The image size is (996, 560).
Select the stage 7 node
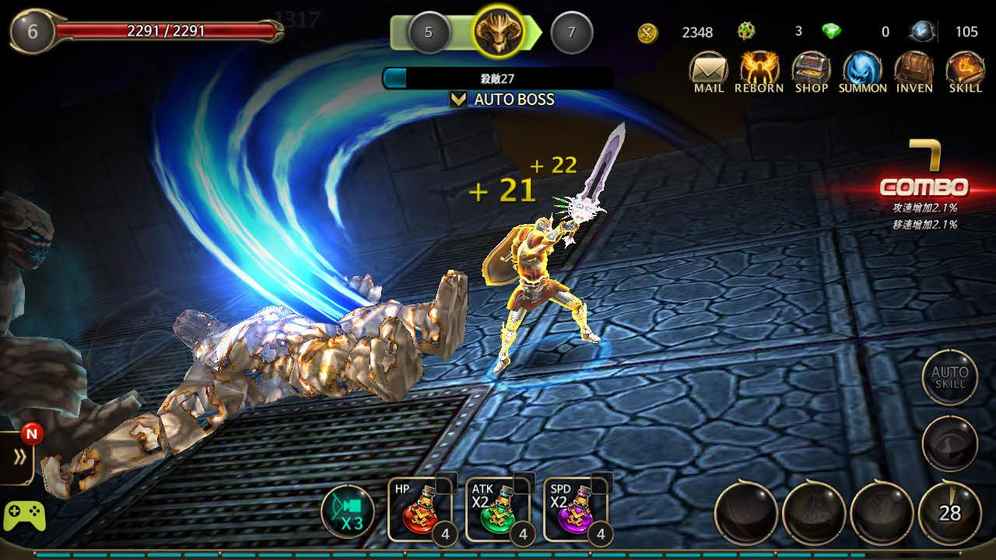571,32
